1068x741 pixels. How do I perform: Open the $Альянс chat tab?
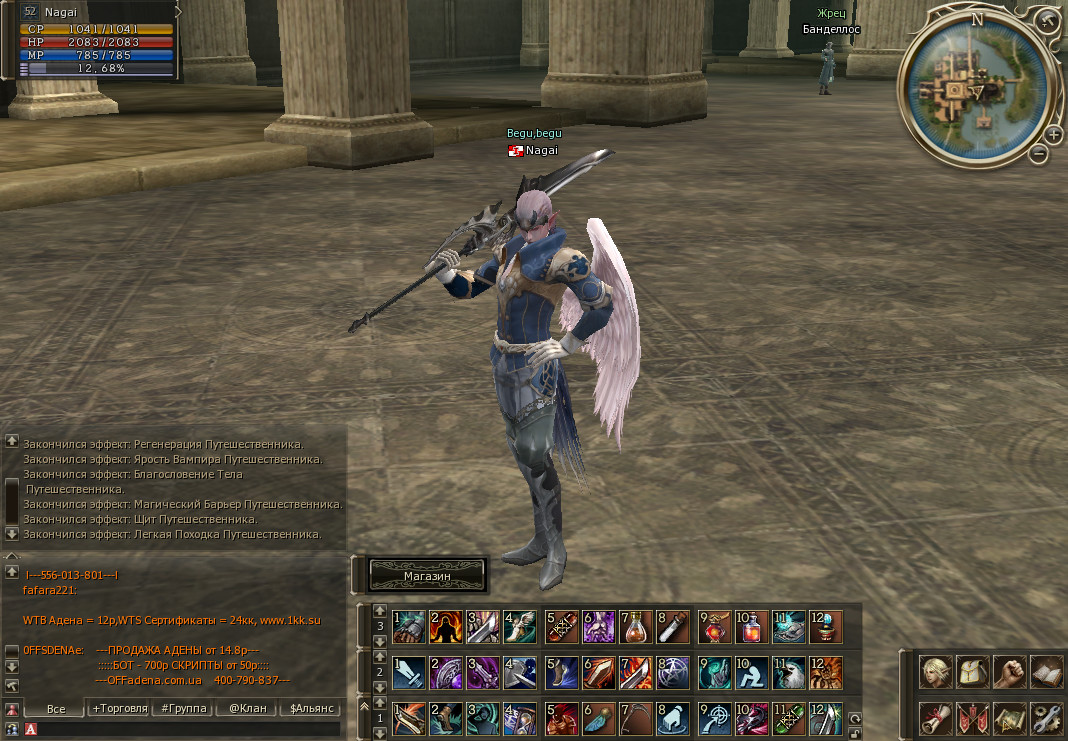click(310, 708)
